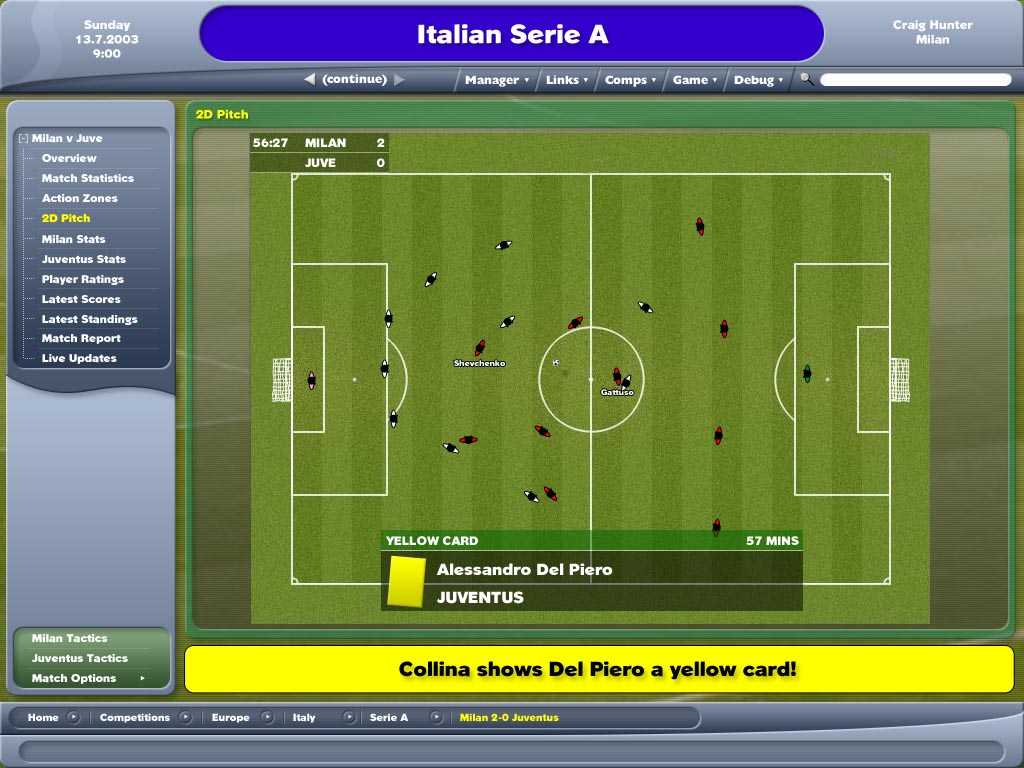Go to Home in breadcrumb bar

43,717
